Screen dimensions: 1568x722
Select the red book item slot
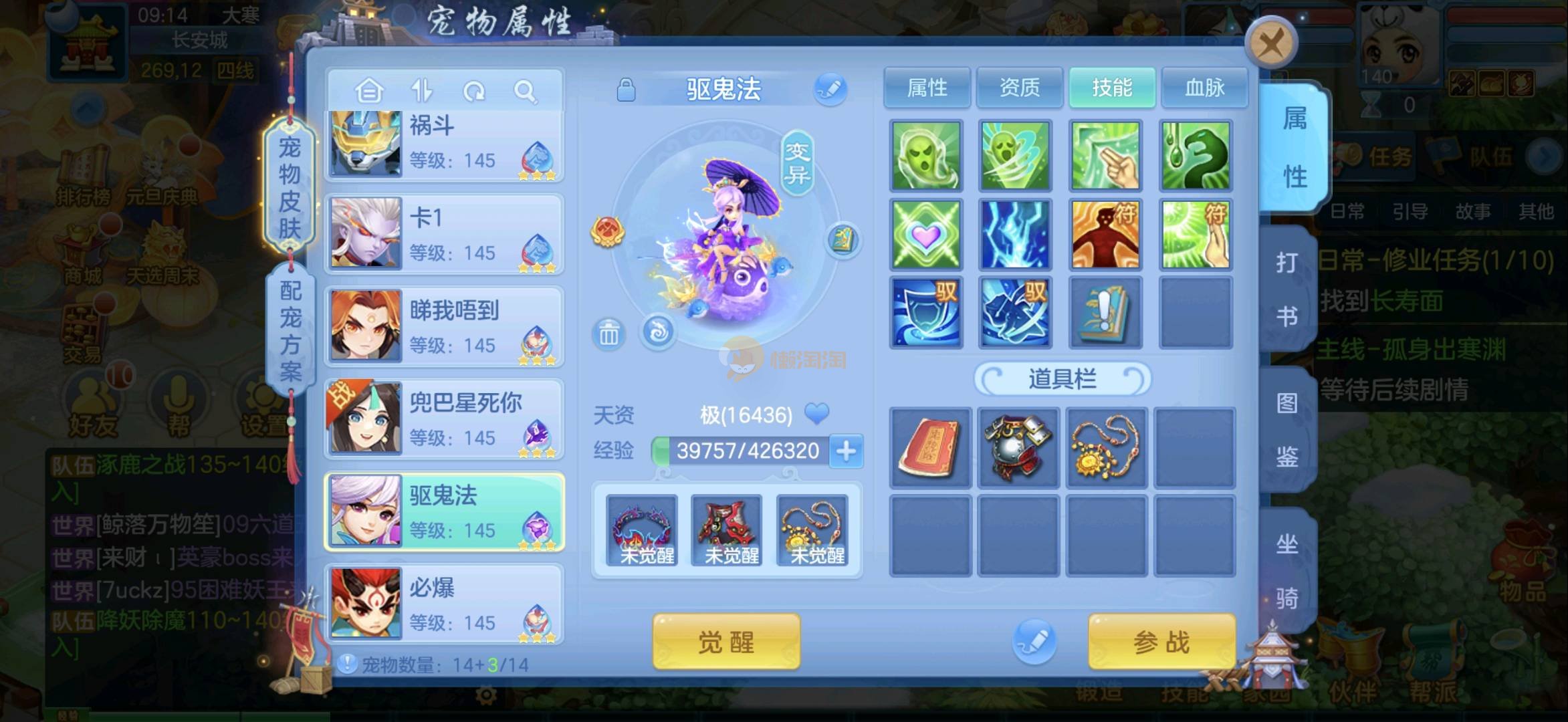click(x=929, y=447)
